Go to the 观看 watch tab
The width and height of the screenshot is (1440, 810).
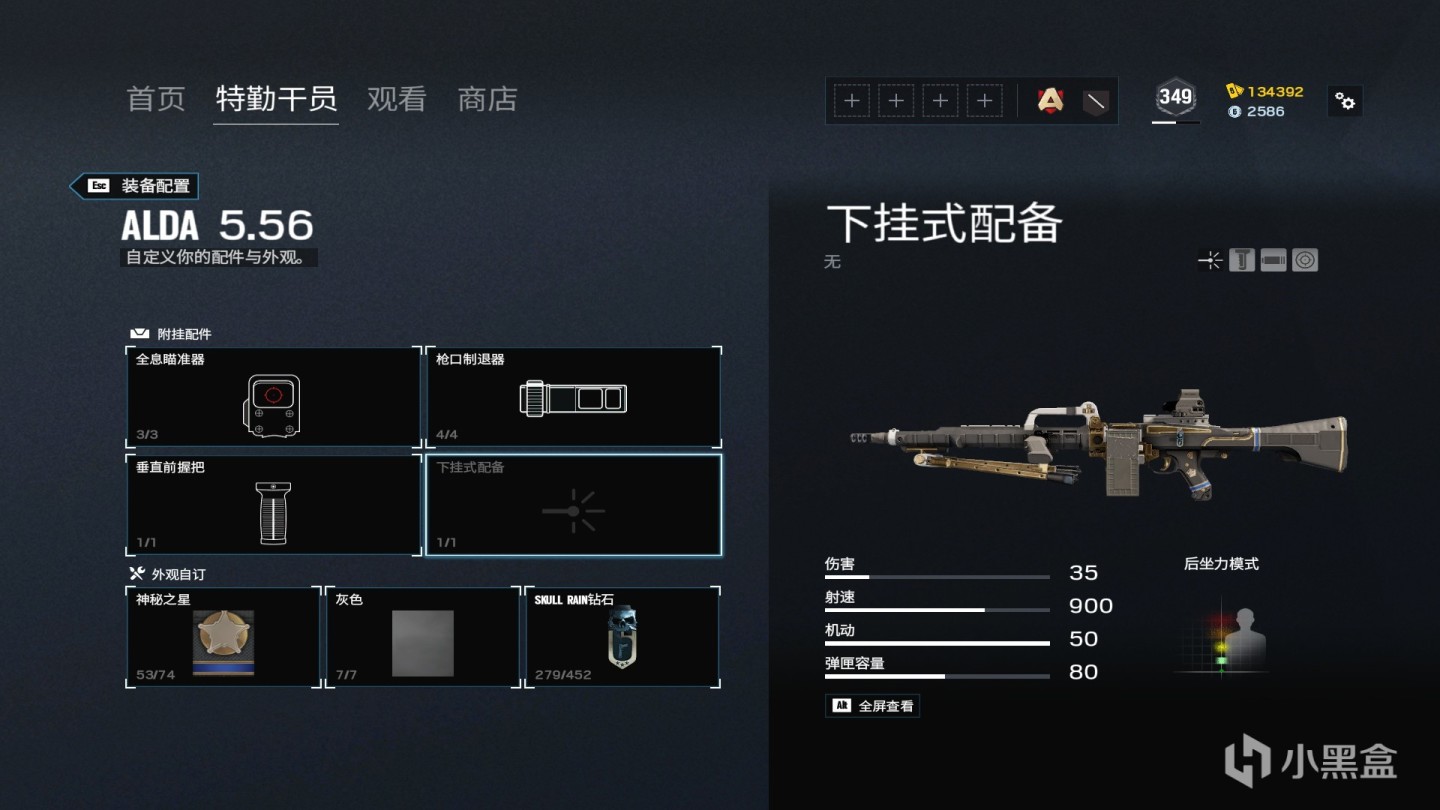[x=397, y=99]
